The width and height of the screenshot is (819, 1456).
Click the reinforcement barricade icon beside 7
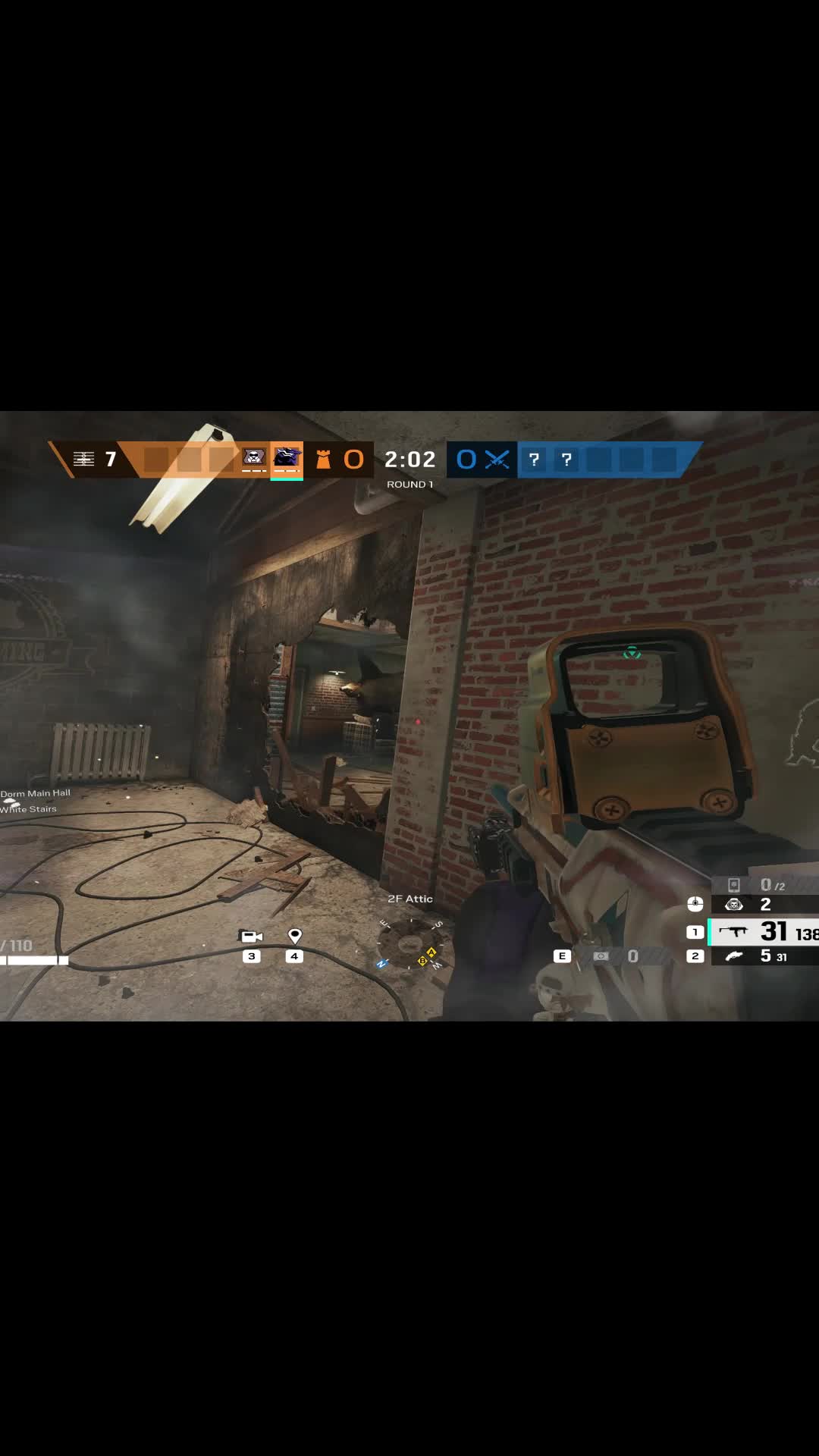click(83, 459)
